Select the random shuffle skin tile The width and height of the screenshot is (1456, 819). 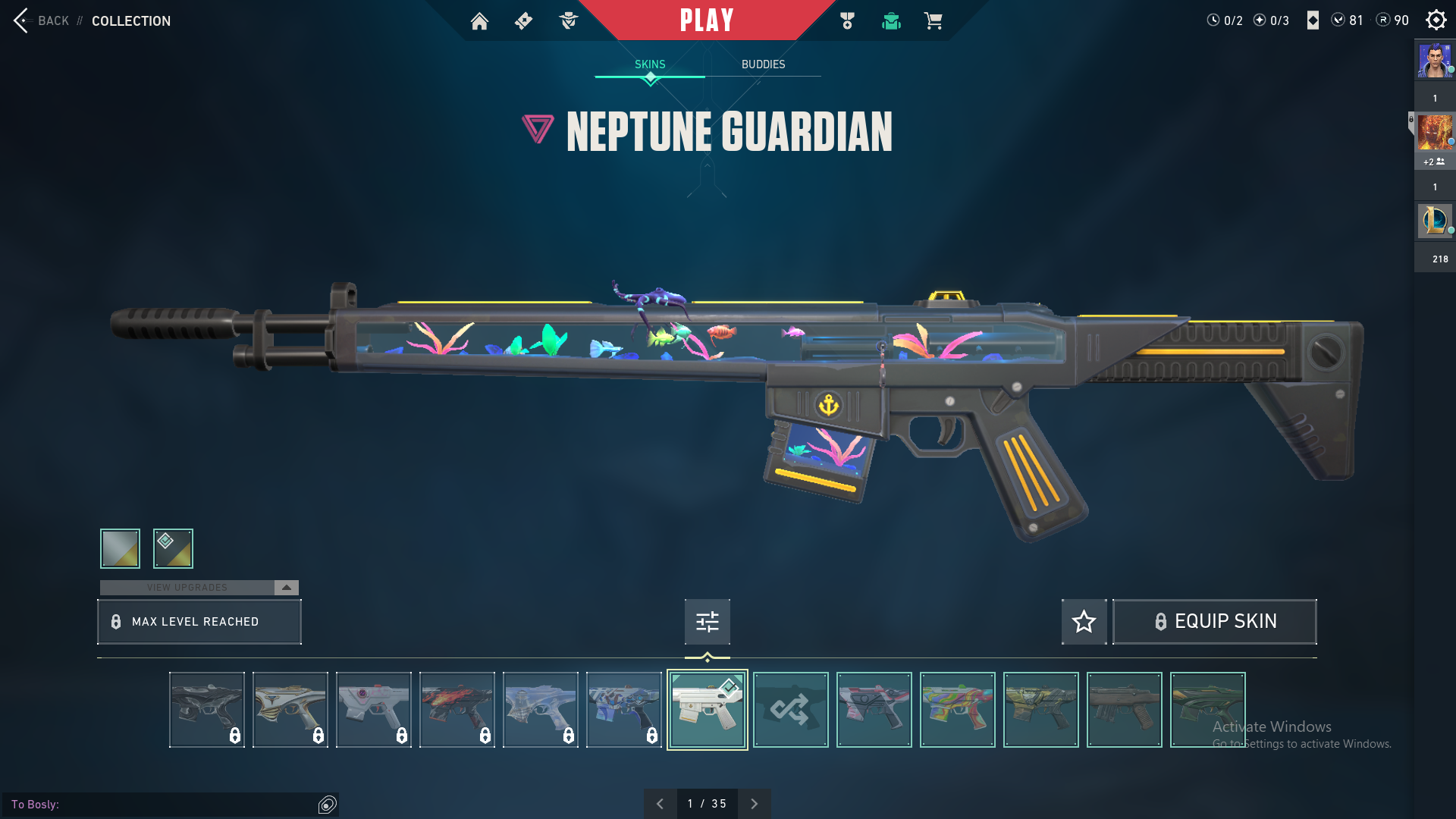click(790, 710)
